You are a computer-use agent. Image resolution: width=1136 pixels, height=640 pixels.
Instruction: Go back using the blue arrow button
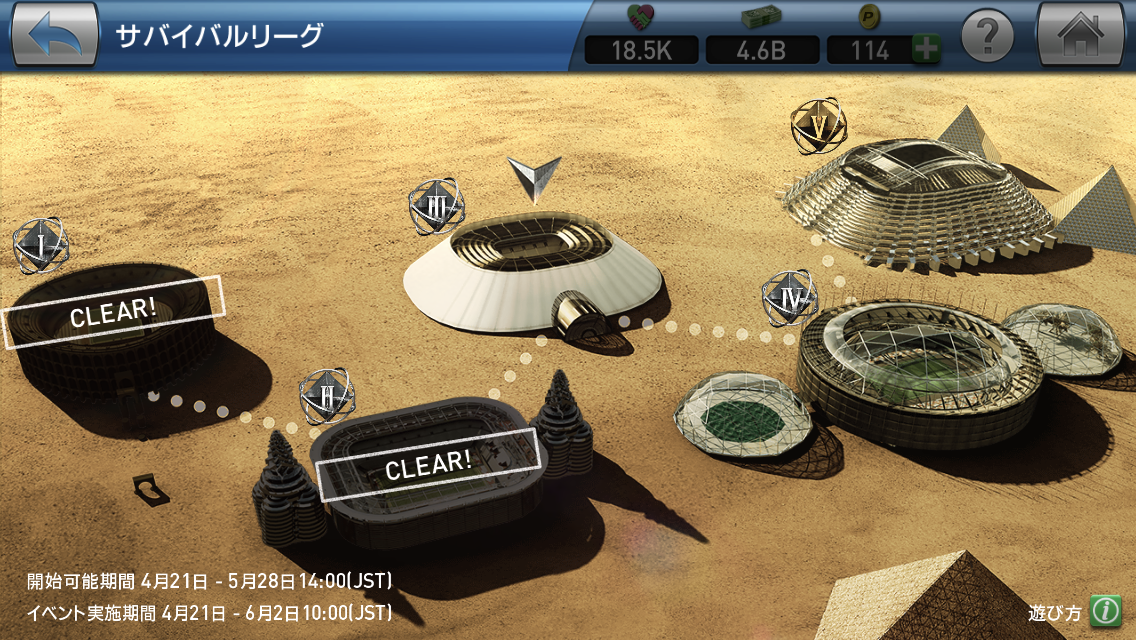click(54, 35)
